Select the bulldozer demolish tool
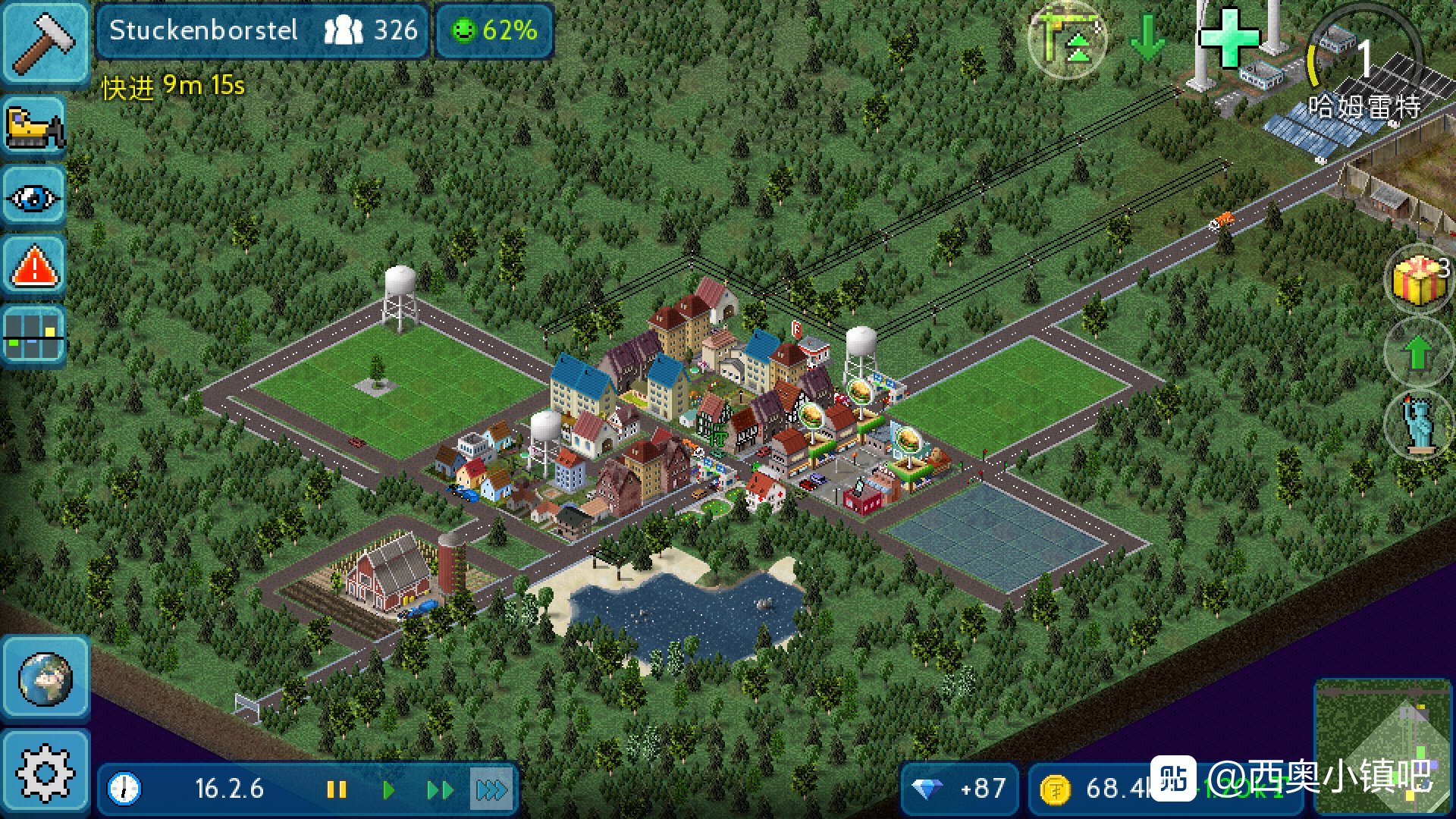 34,127
